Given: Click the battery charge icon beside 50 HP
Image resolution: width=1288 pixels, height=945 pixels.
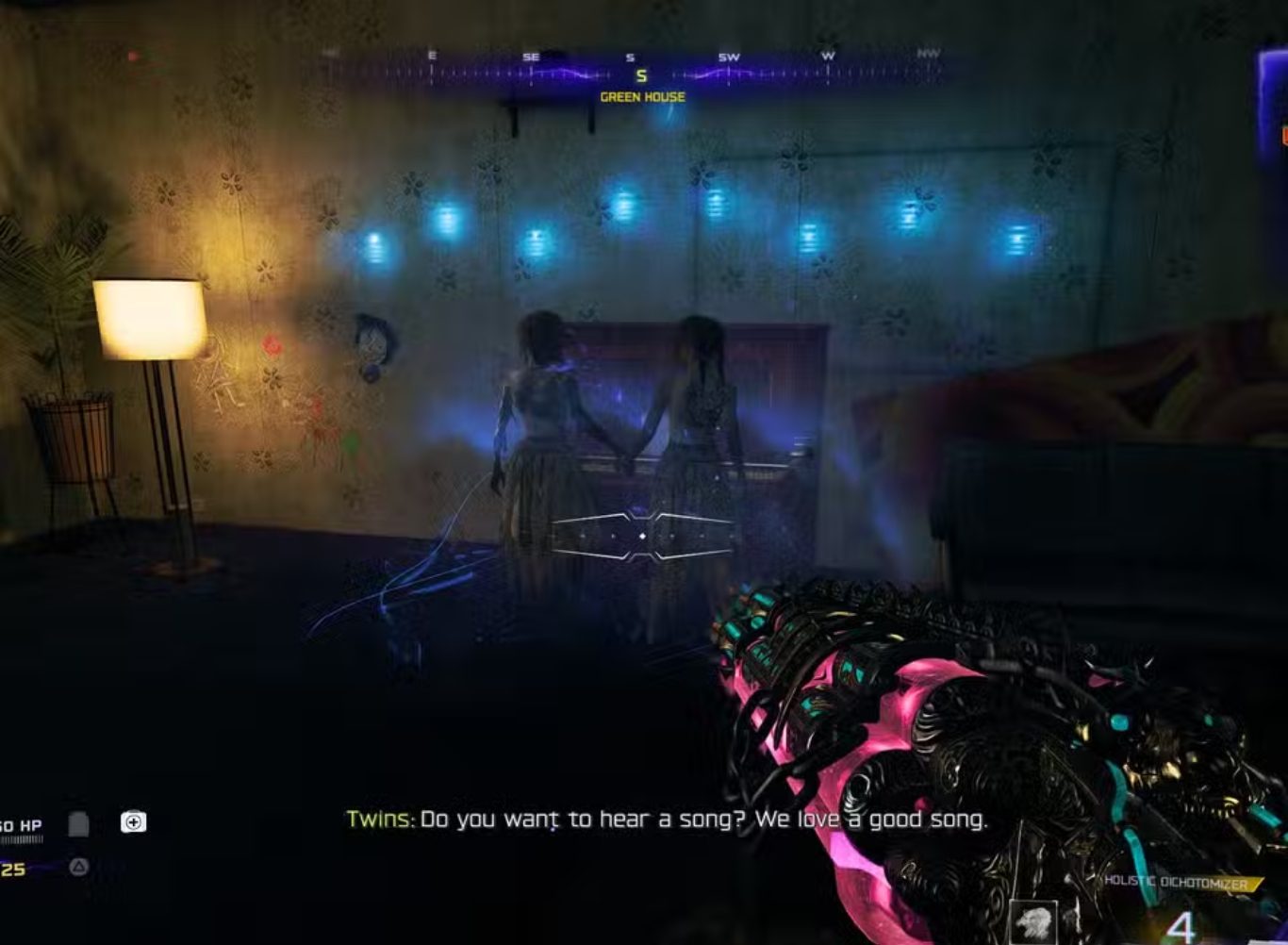Looking at the screenshot, I should [77, 823].
